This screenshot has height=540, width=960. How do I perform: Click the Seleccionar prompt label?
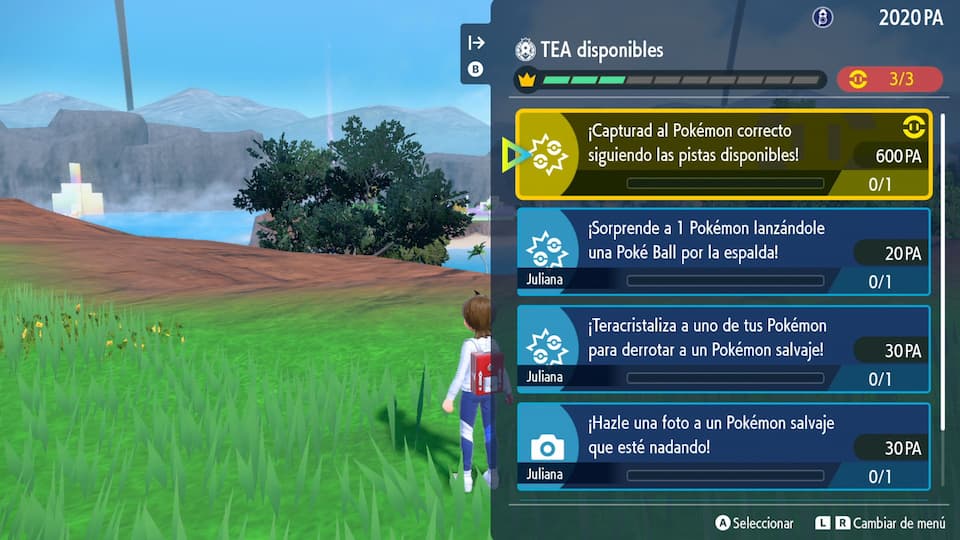tap(762, 523)
